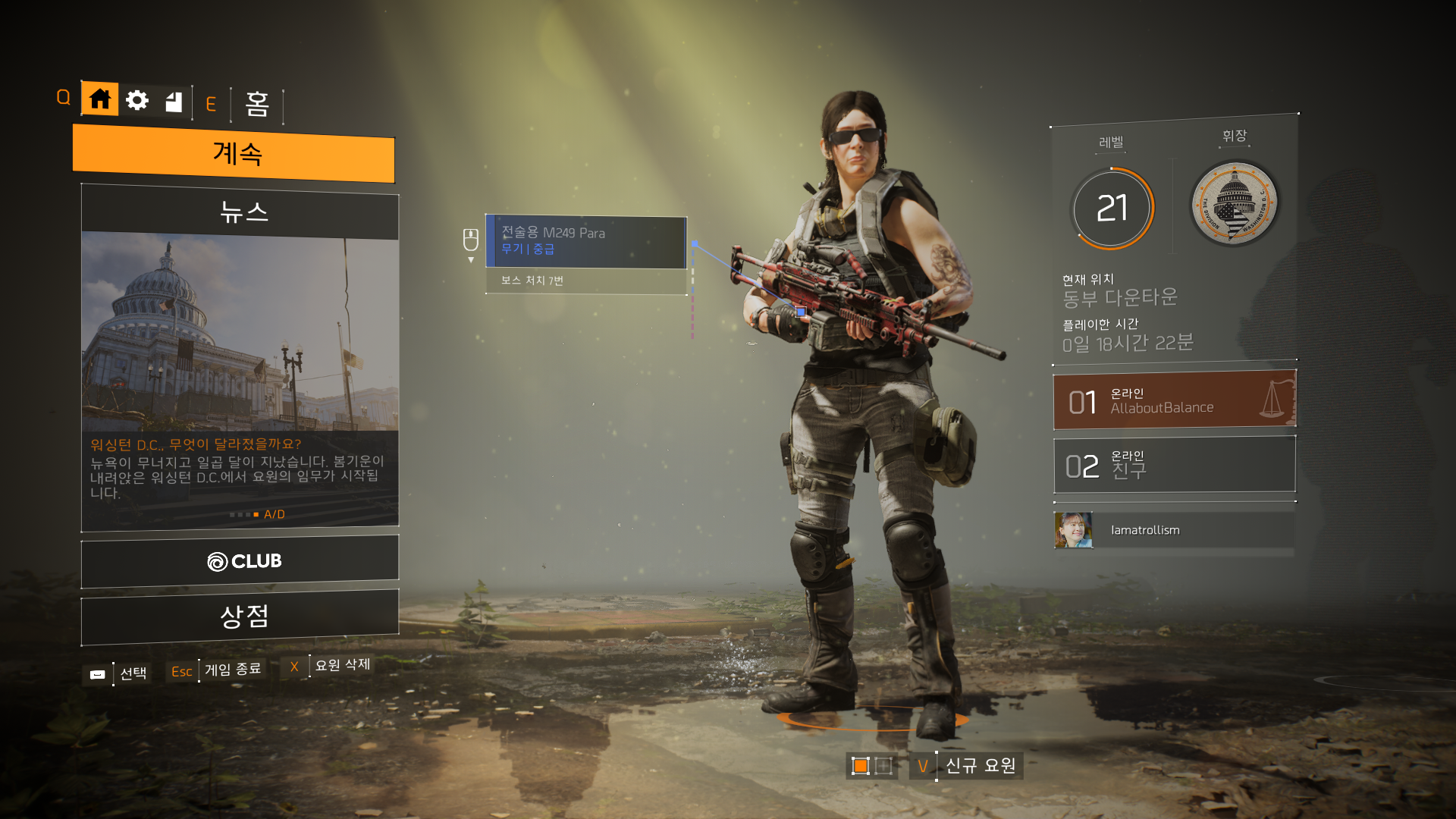Click the orange 계속 continue button

tap(234, 154)
